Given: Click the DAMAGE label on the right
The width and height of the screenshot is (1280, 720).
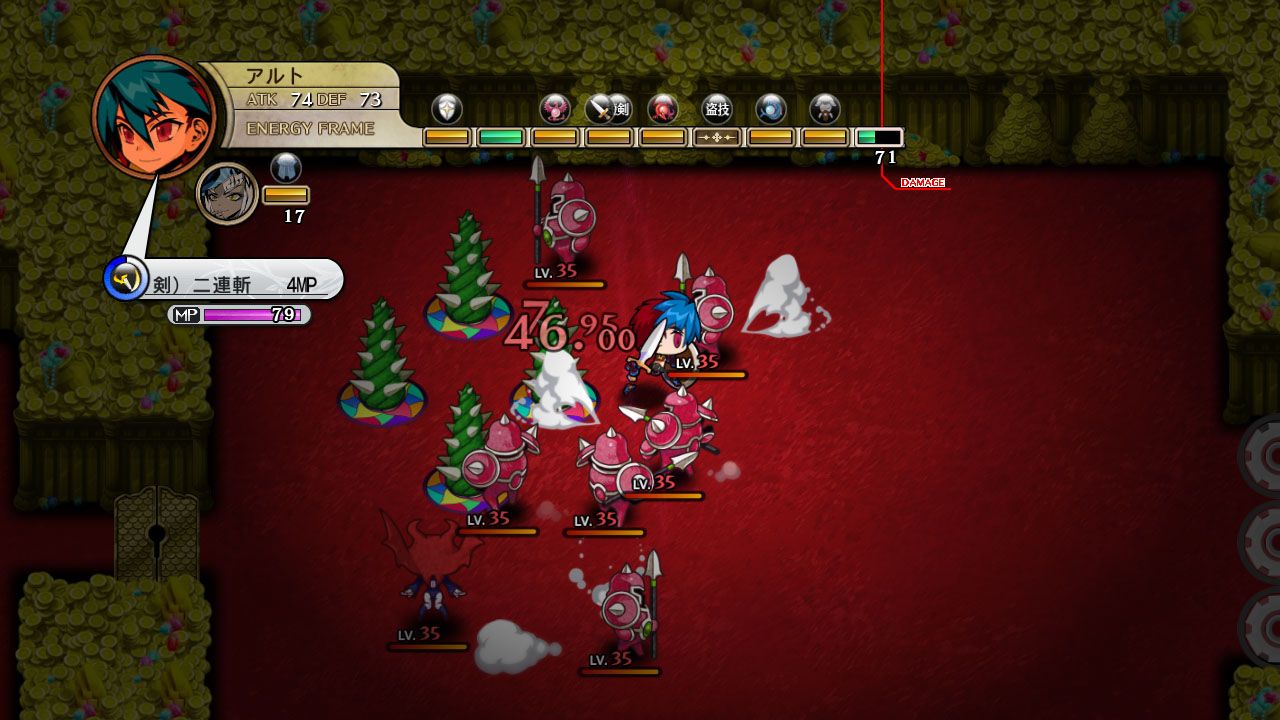Looking at the screenshot, I should (x=922, y=182).
